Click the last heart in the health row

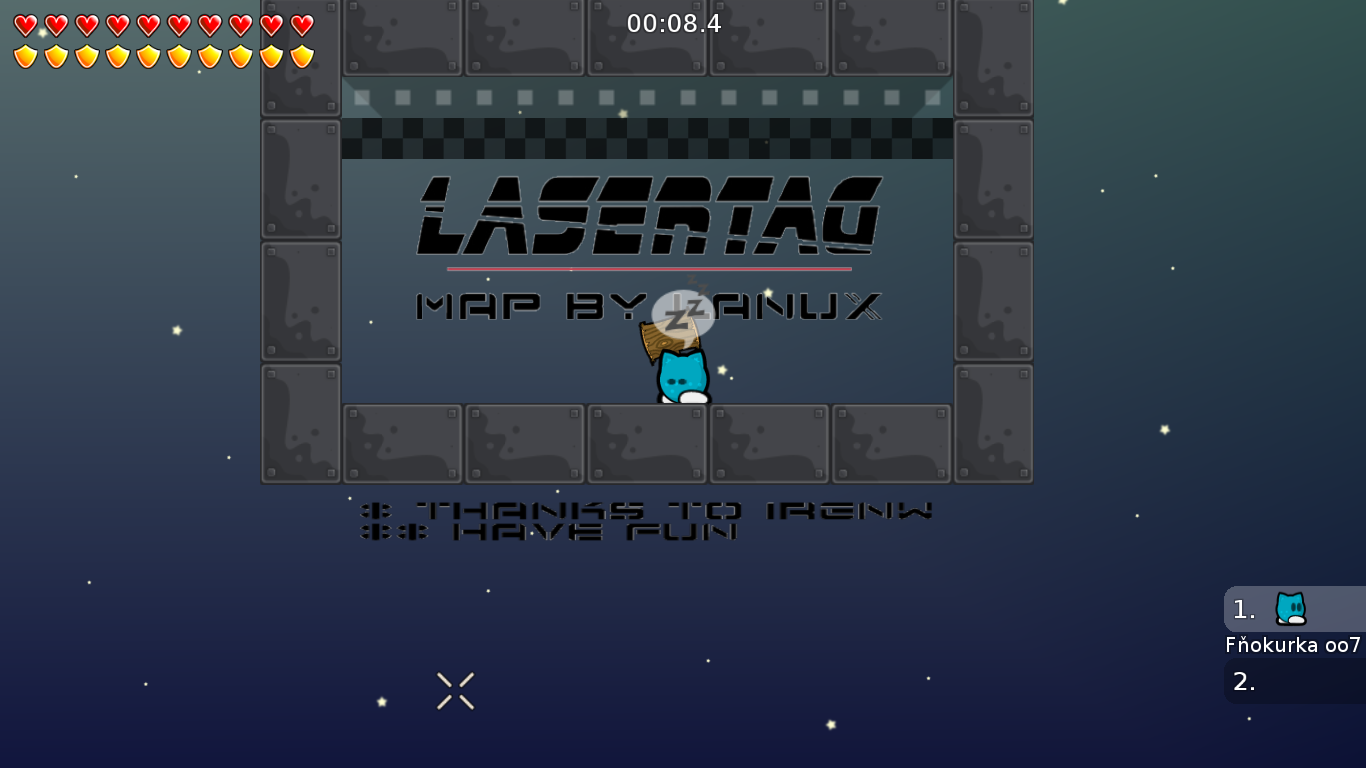click(x=302, y=24)
